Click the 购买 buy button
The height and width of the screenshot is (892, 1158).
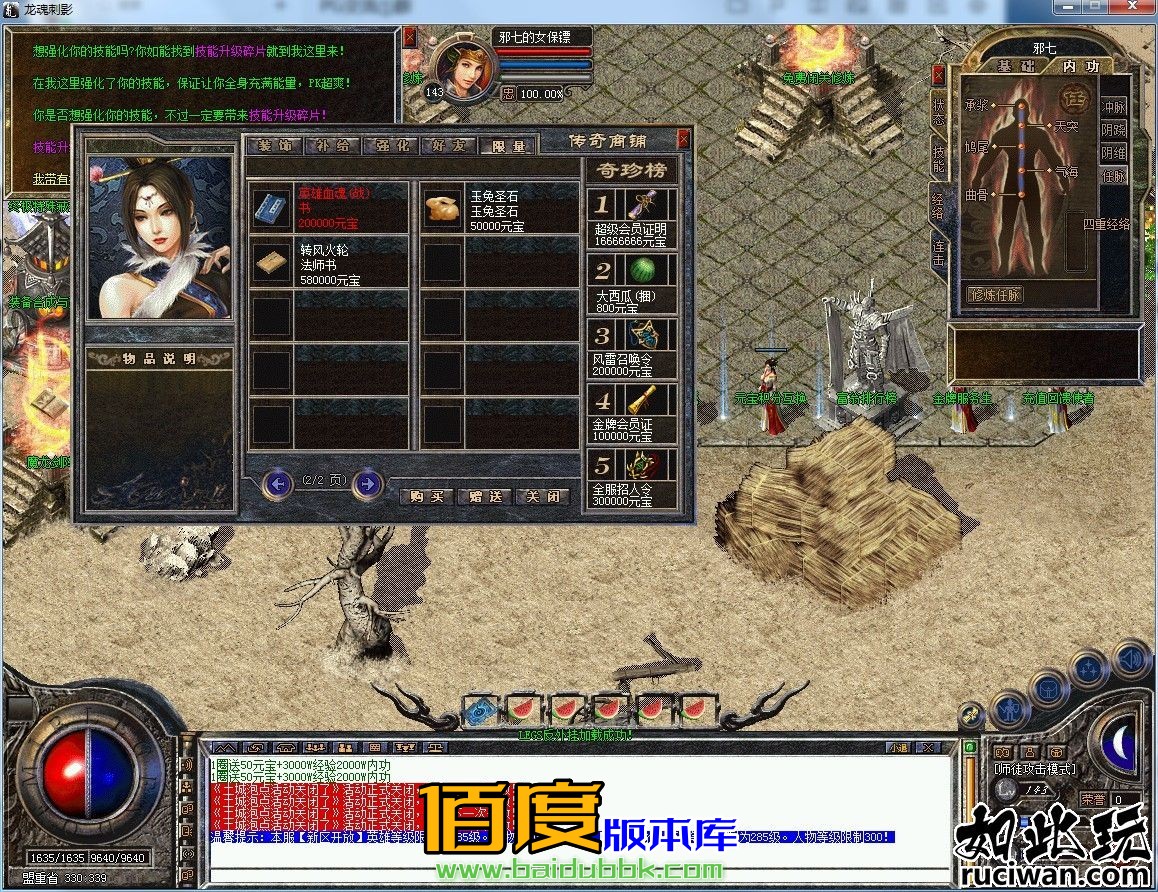click(x=427, y=497)
